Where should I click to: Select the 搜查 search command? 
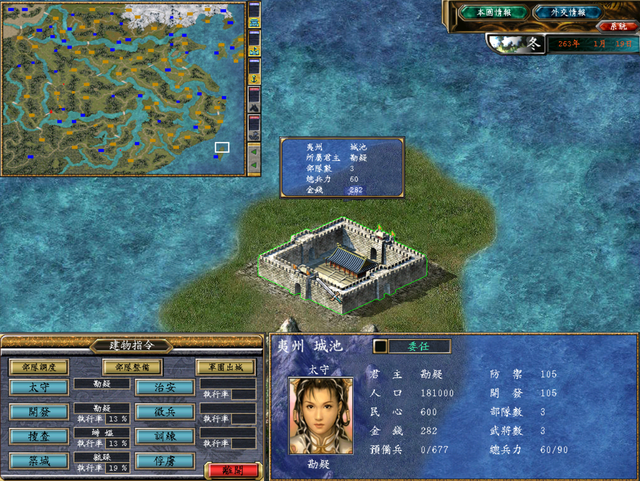(x=39, y=437)
